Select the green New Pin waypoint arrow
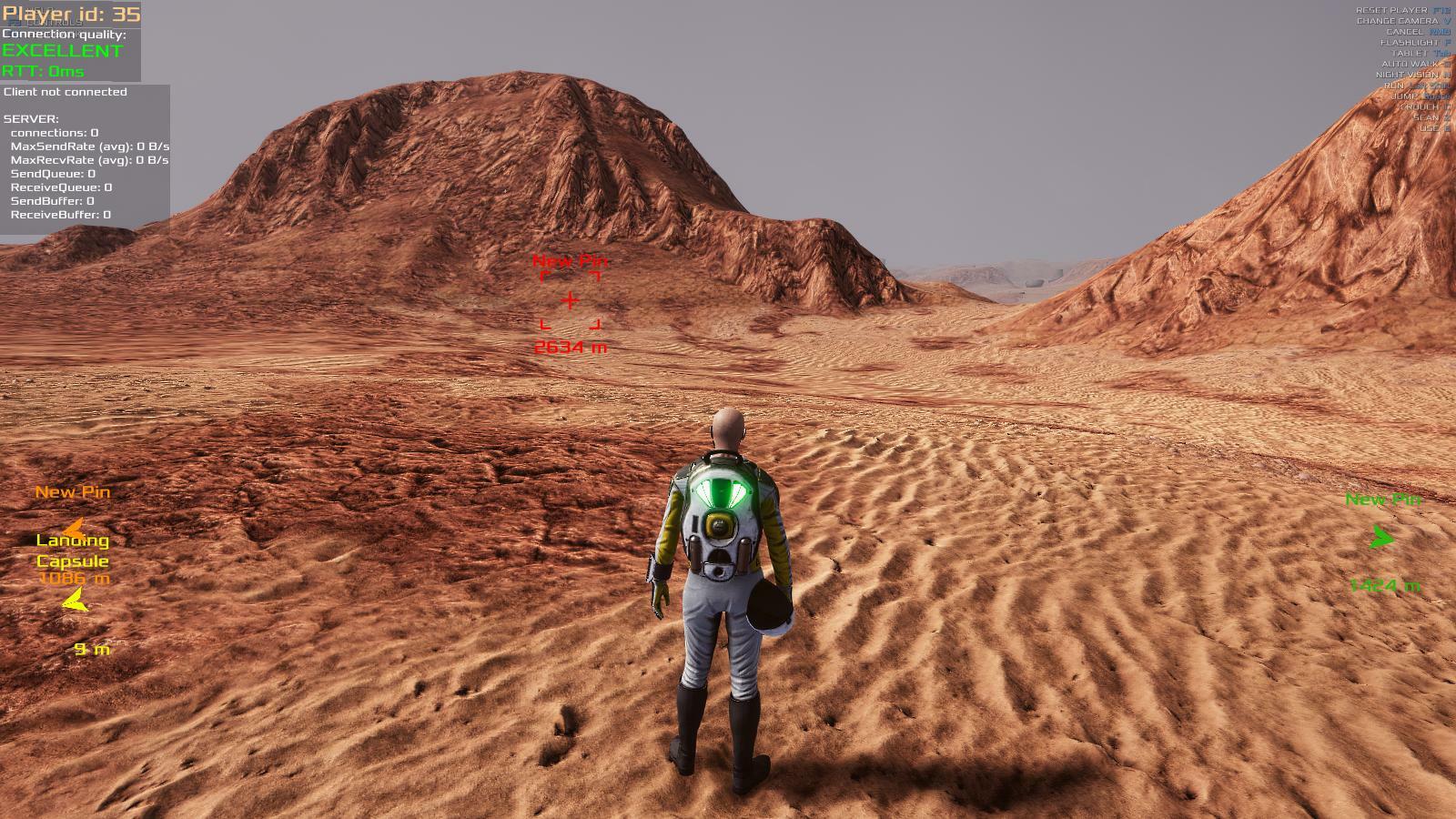Image resolution: width=1456 pixels, height=819 pixels. 1382,538
